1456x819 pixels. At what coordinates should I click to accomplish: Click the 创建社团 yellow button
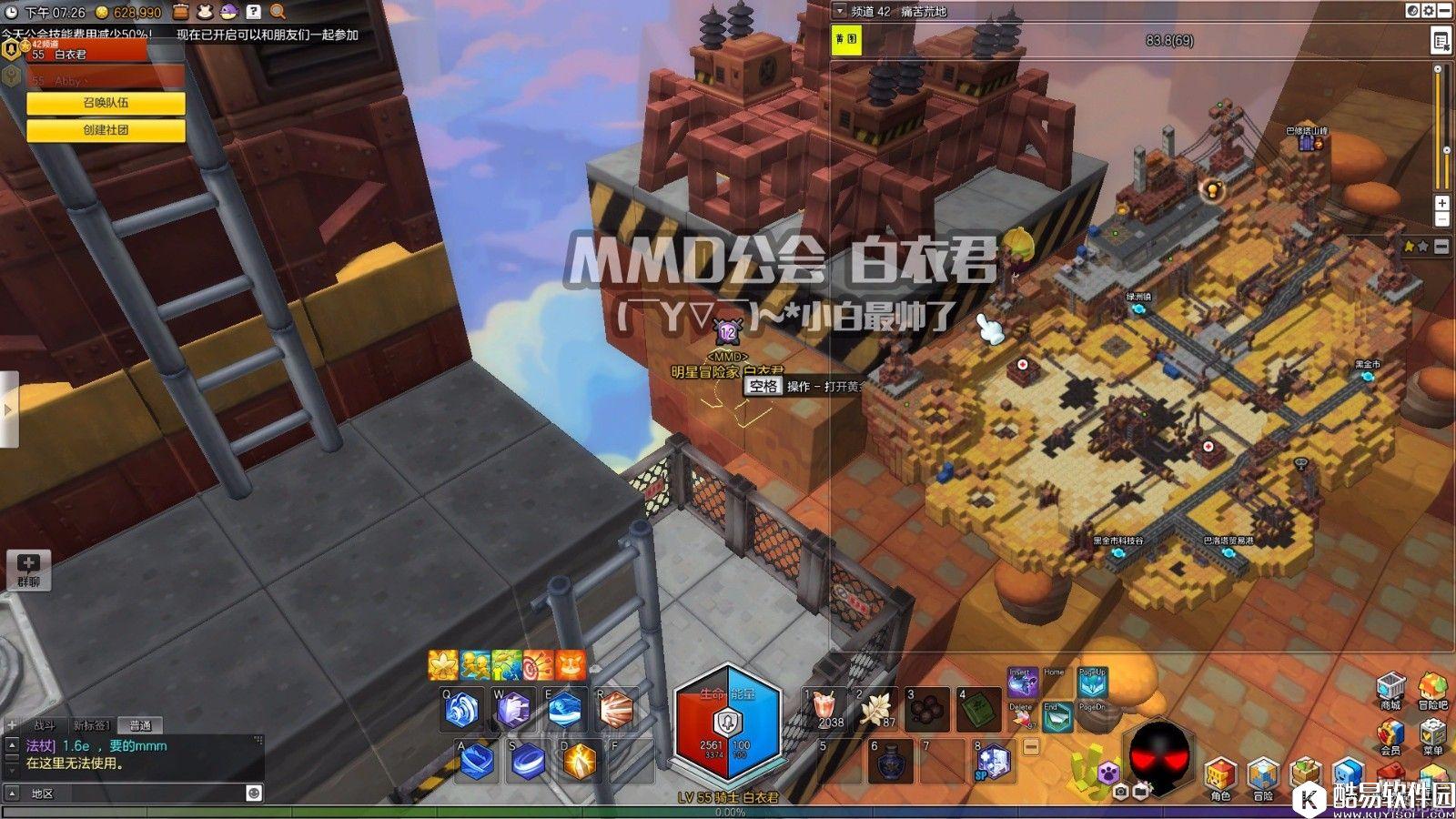point(106,130)
